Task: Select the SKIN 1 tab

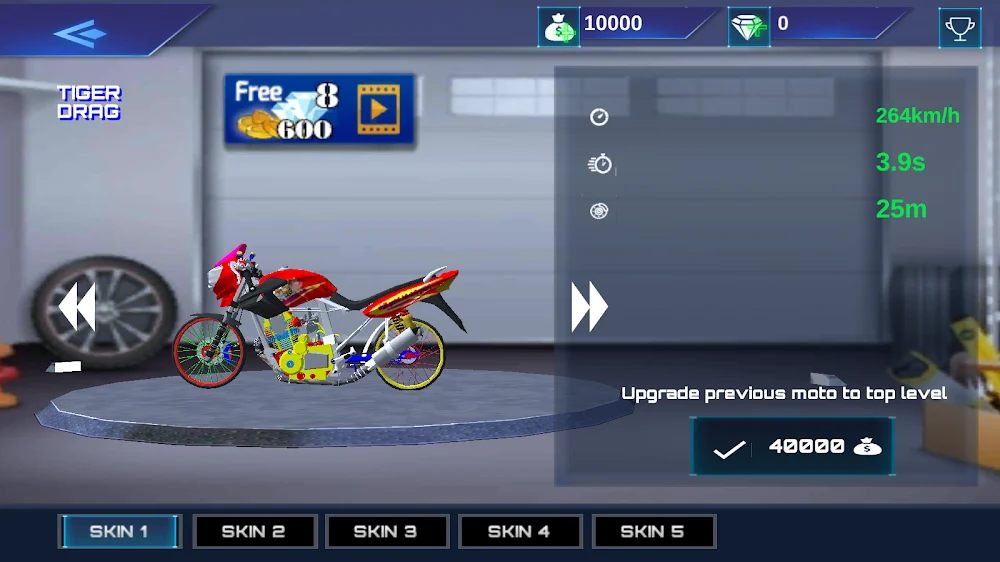Action: pyautogui.click(x=119, y=531)
